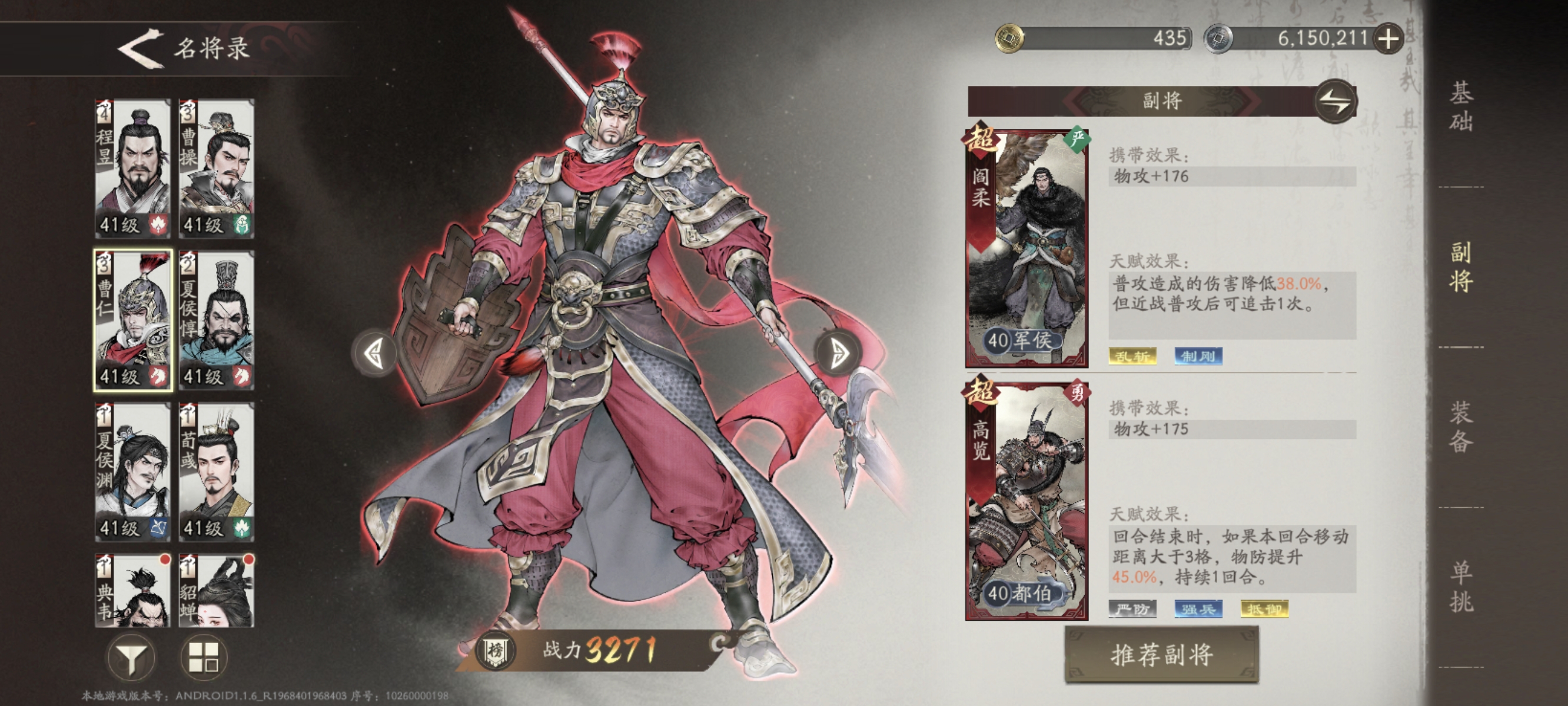This screenshot has width=1568, height=706.
Task: Click the 推荐副将 button
Action: coord(1161,655)
